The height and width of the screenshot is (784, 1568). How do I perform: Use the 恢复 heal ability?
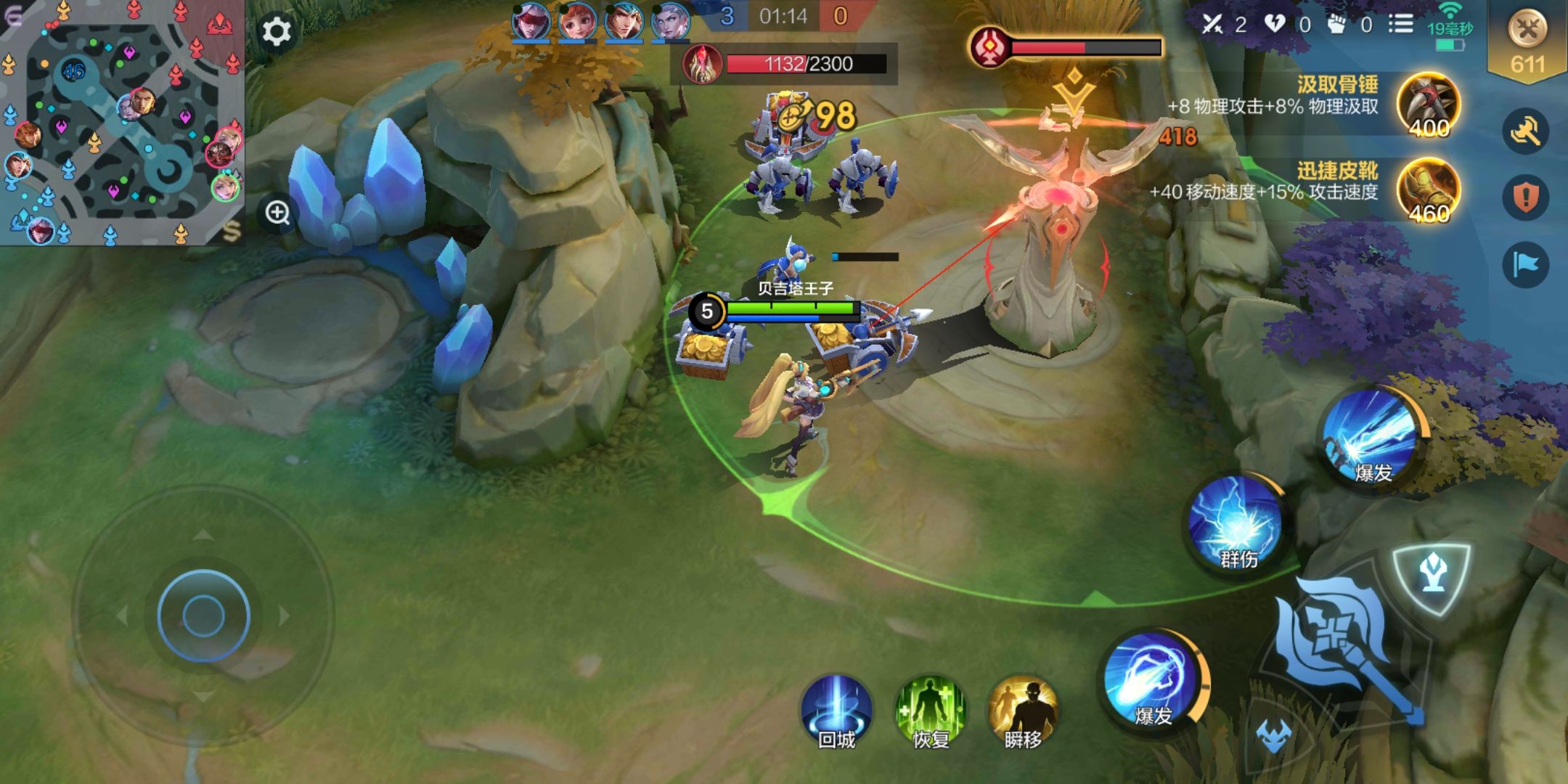pyautogui.click(x=931, y=712)
